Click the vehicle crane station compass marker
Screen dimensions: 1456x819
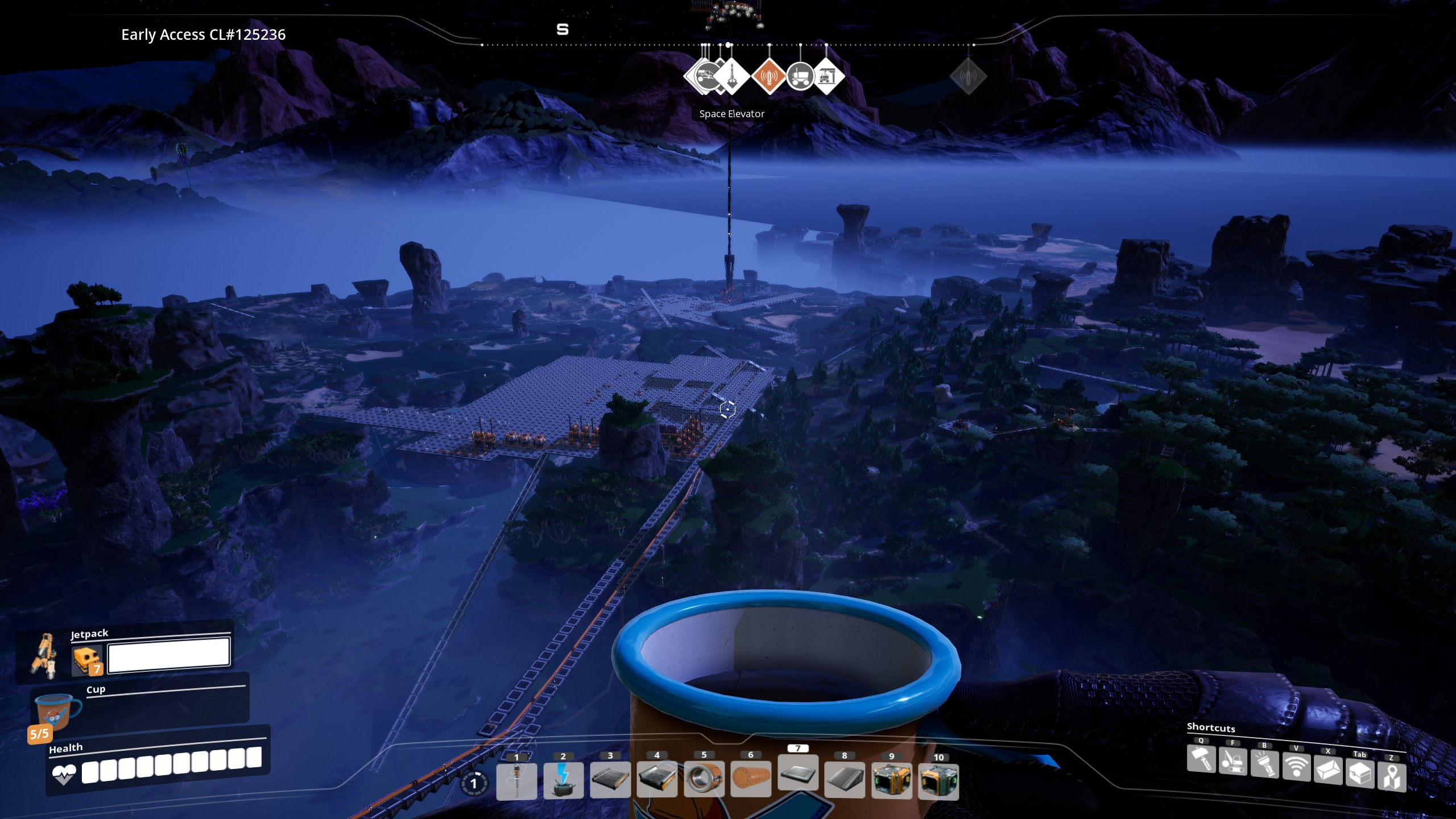(x=827, y=76)
